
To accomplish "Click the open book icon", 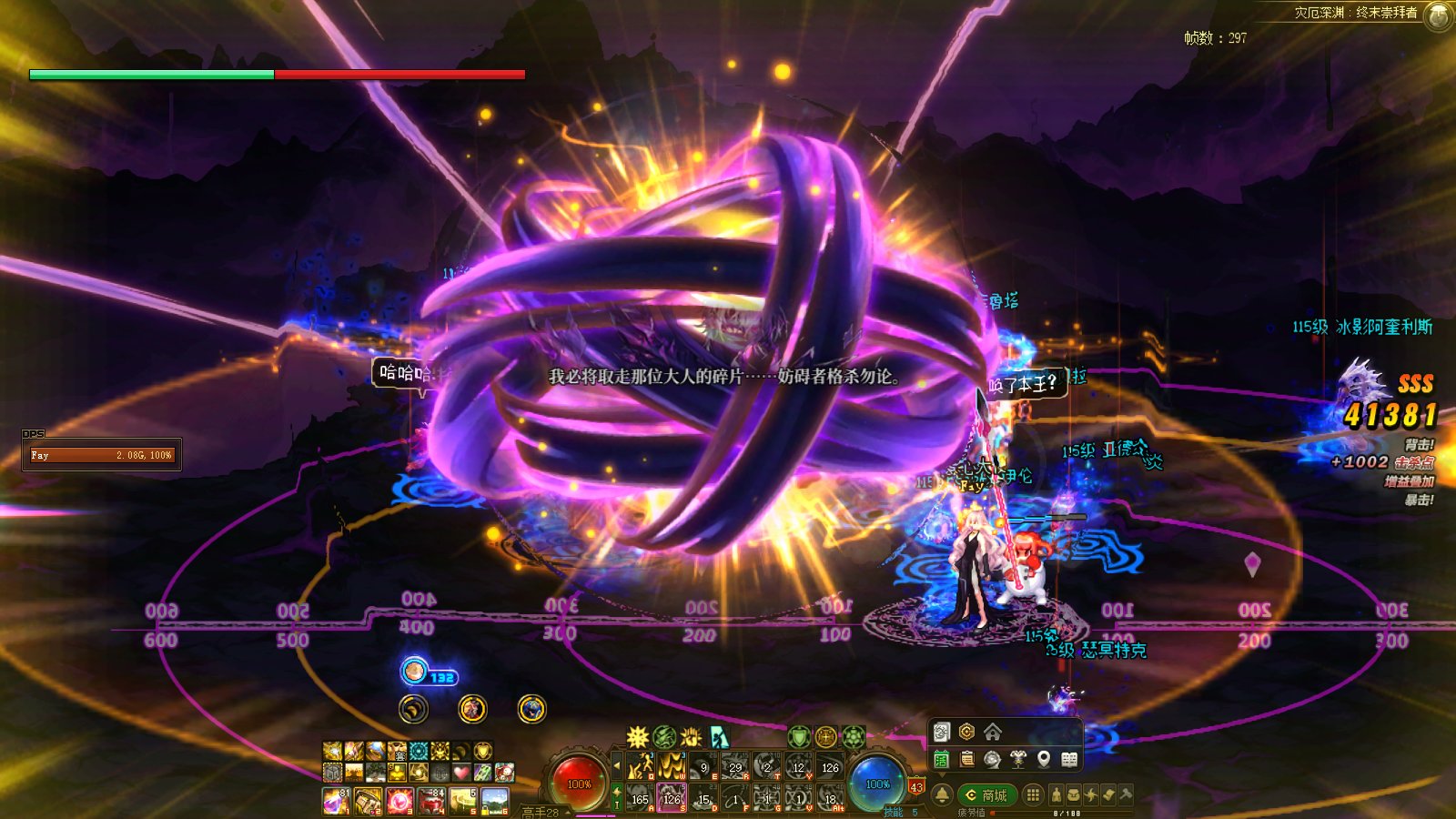I will (1070, 759).
